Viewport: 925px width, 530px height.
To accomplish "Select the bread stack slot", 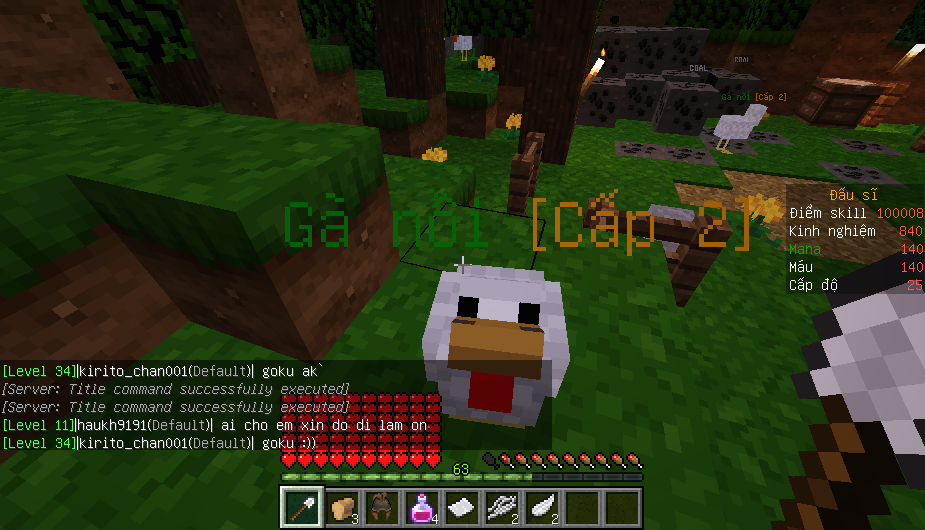I will (341, 508).
